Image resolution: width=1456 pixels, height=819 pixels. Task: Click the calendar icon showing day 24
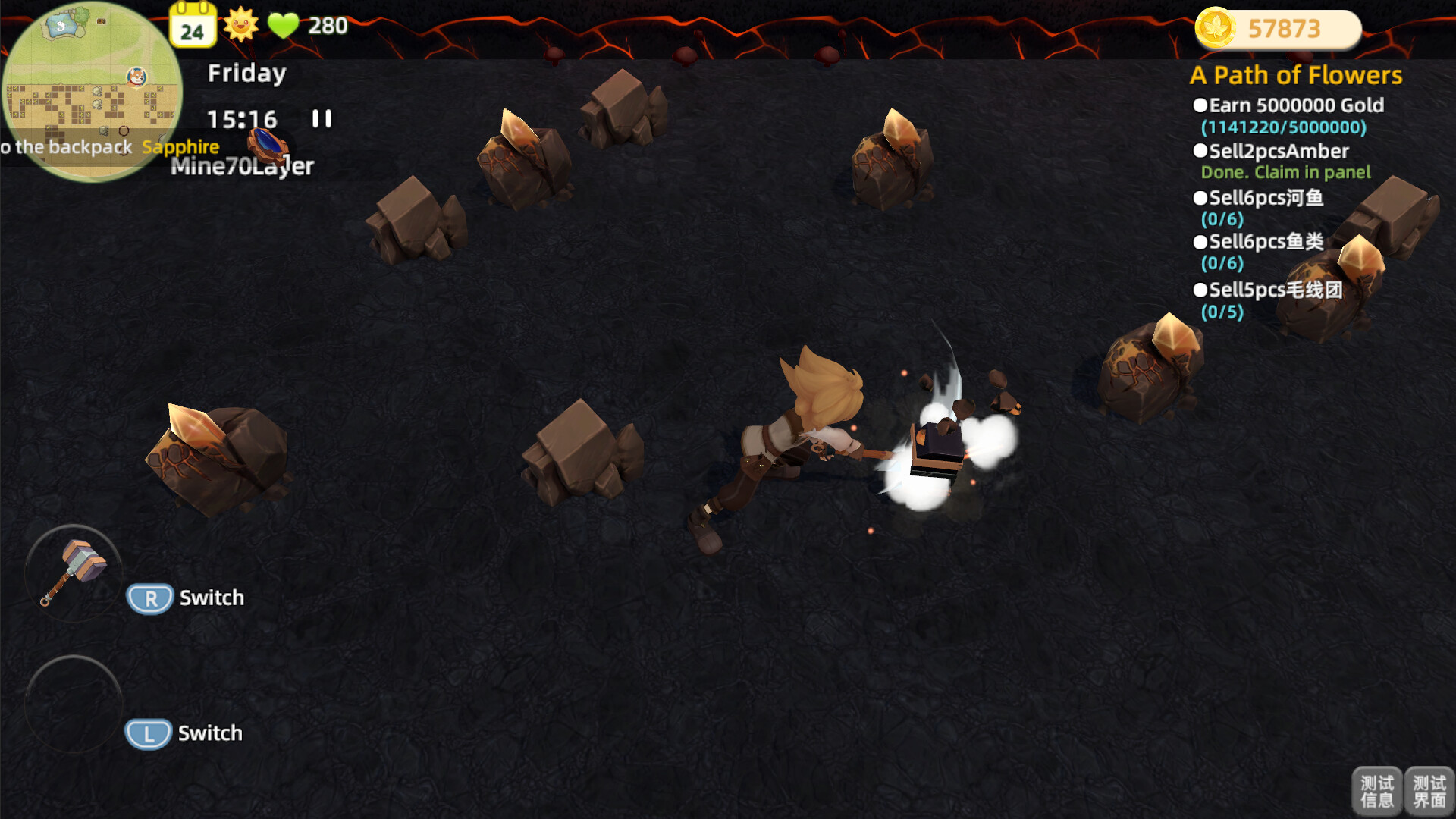pyautogui.click(x=193, y=25)
